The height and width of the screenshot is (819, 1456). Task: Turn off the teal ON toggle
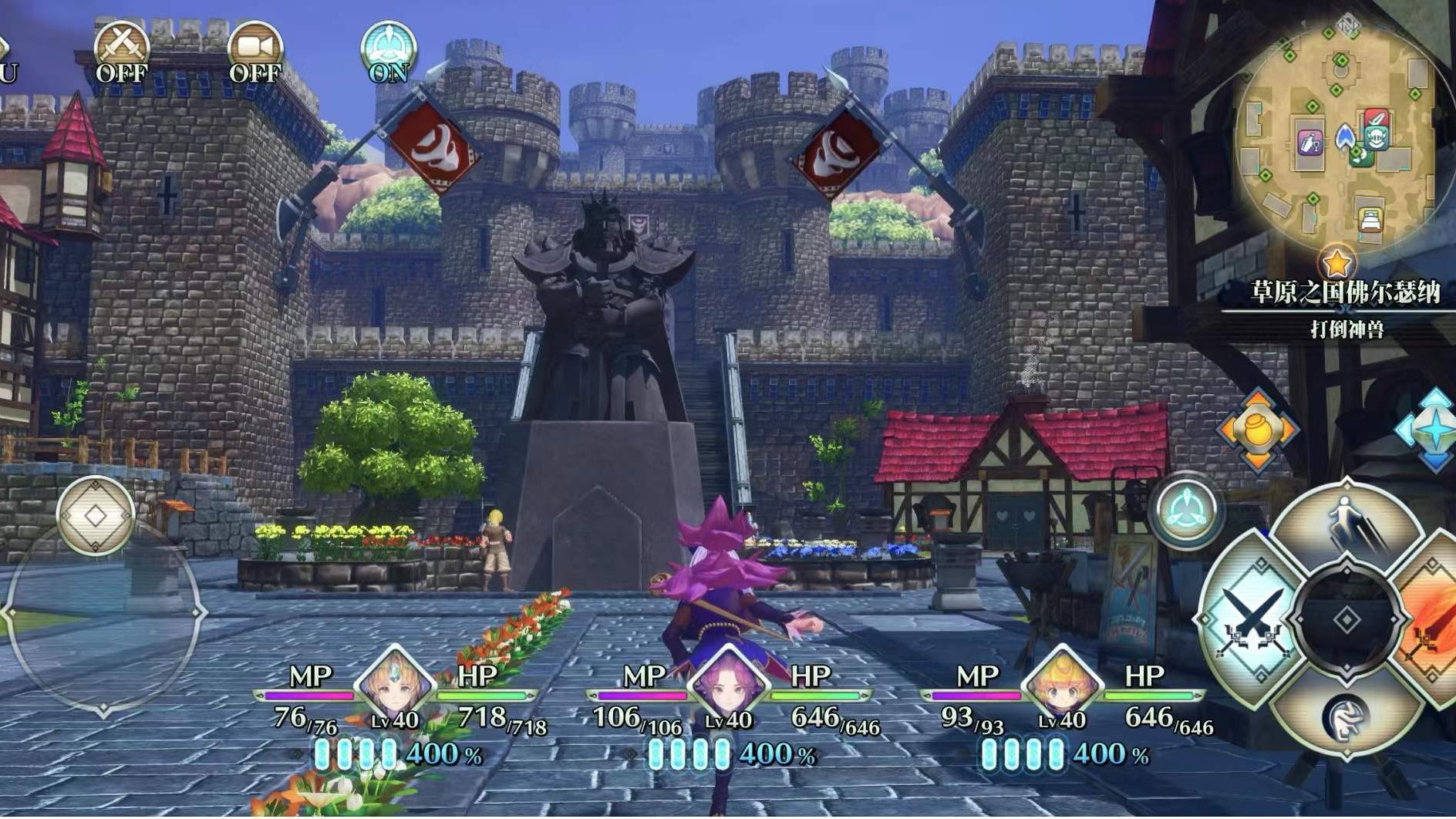click(x=389, y=51)
